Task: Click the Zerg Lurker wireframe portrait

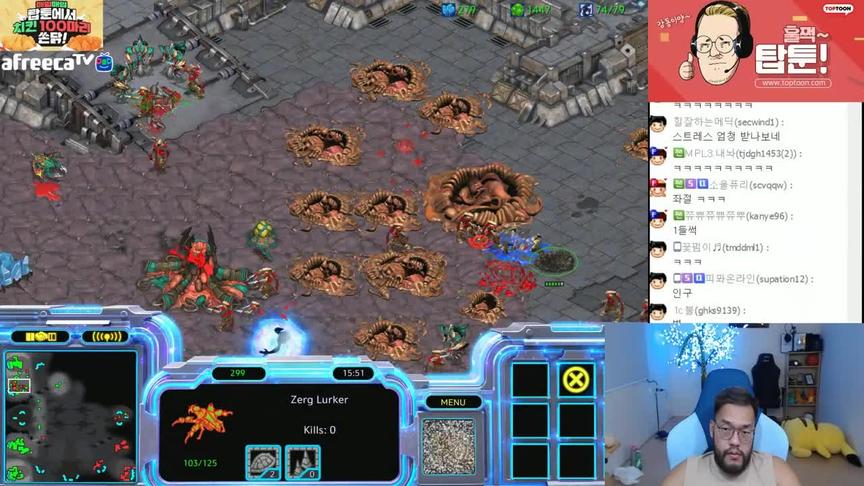Action: (202, 423)
